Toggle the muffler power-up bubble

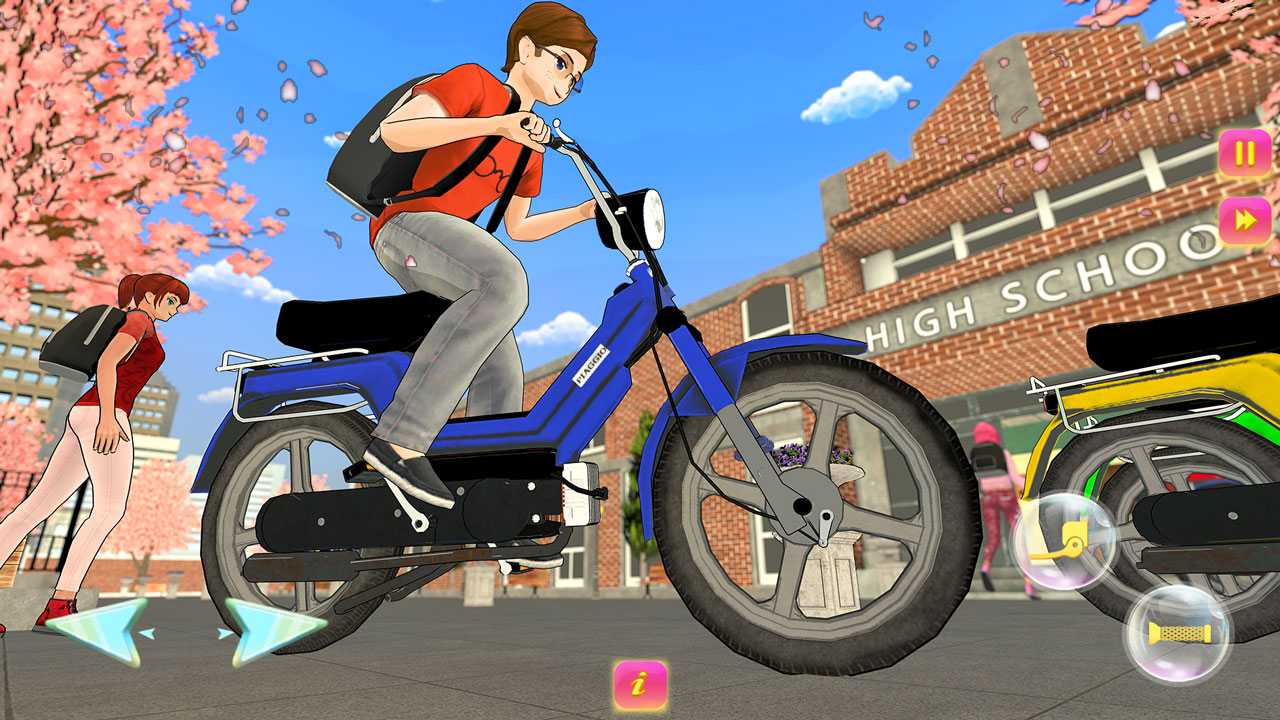coord(1178,631)
